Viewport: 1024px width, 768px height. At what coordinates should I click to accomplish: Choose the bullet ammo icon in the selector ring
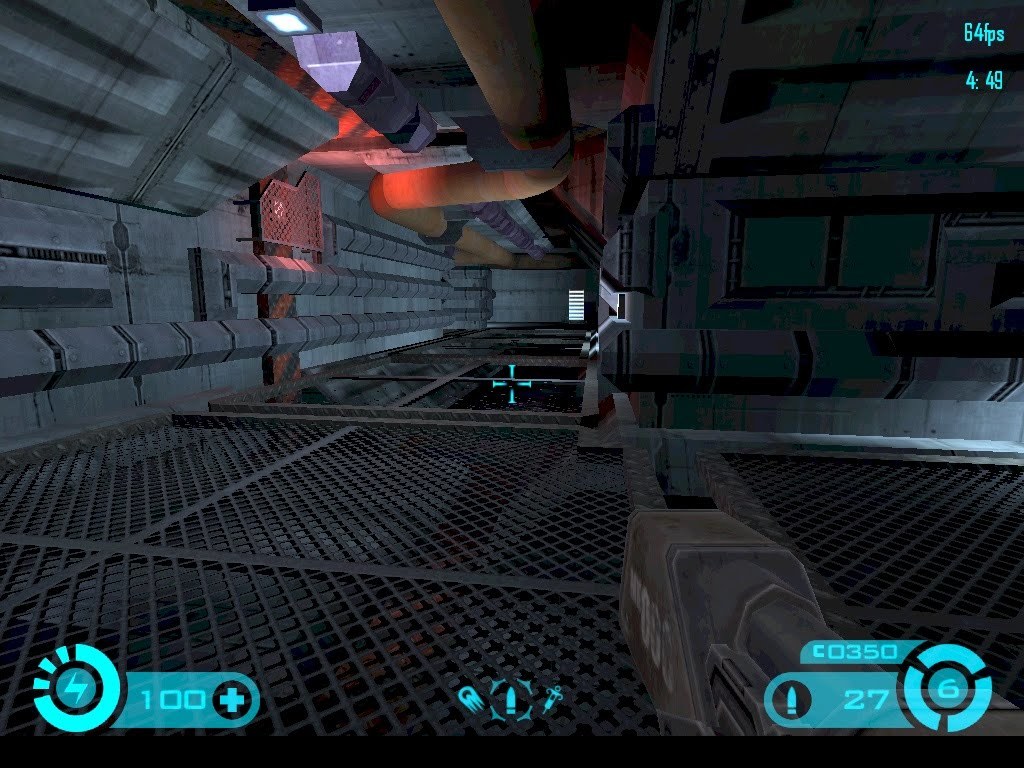(x=509, y=698)
